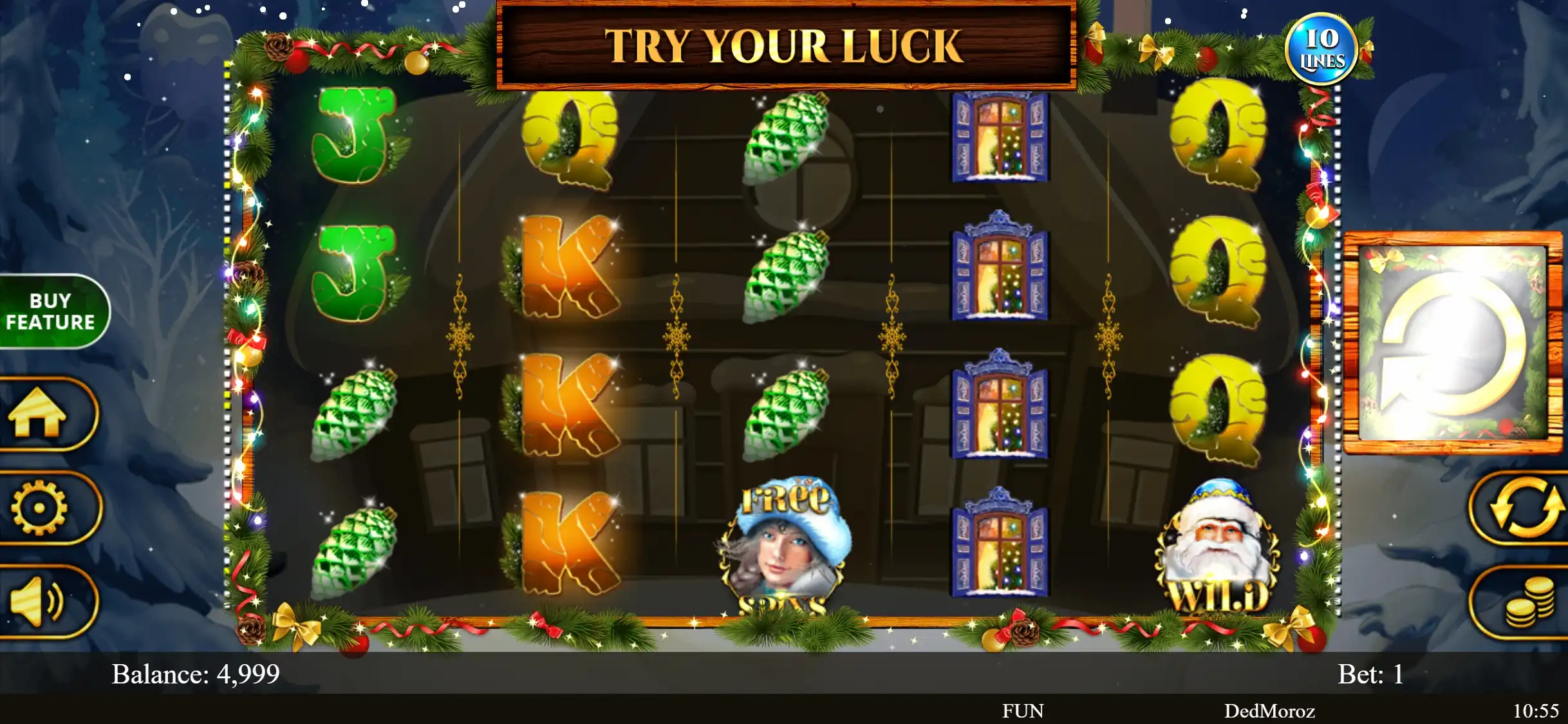Open the Buy Feature offer

pos(51,311)
